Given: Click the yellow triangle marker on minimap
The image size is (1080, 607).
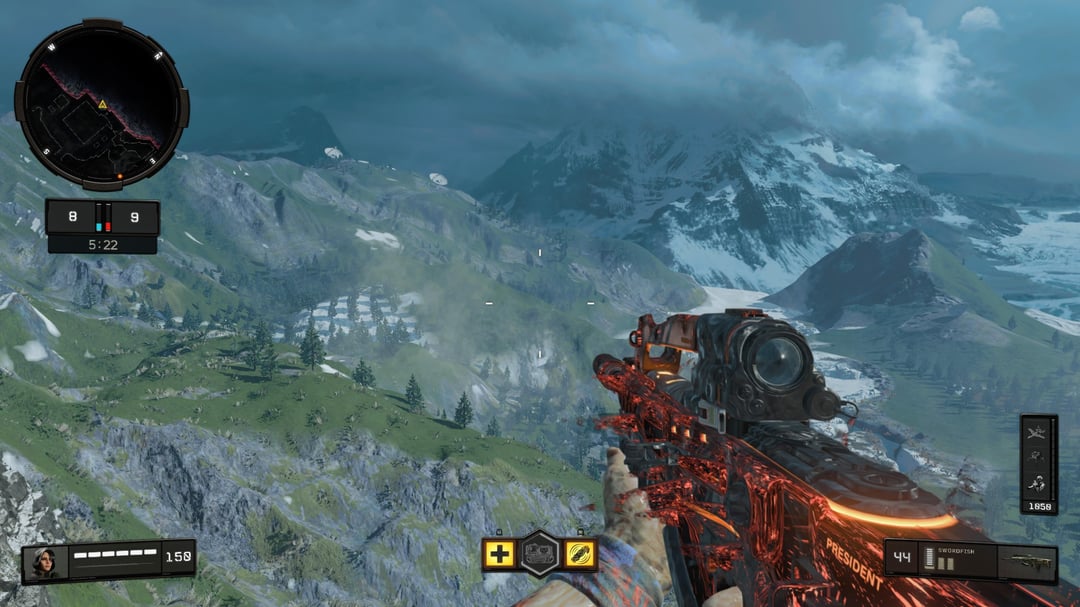Looking at the screenshot, I should (x=102, y=104).
